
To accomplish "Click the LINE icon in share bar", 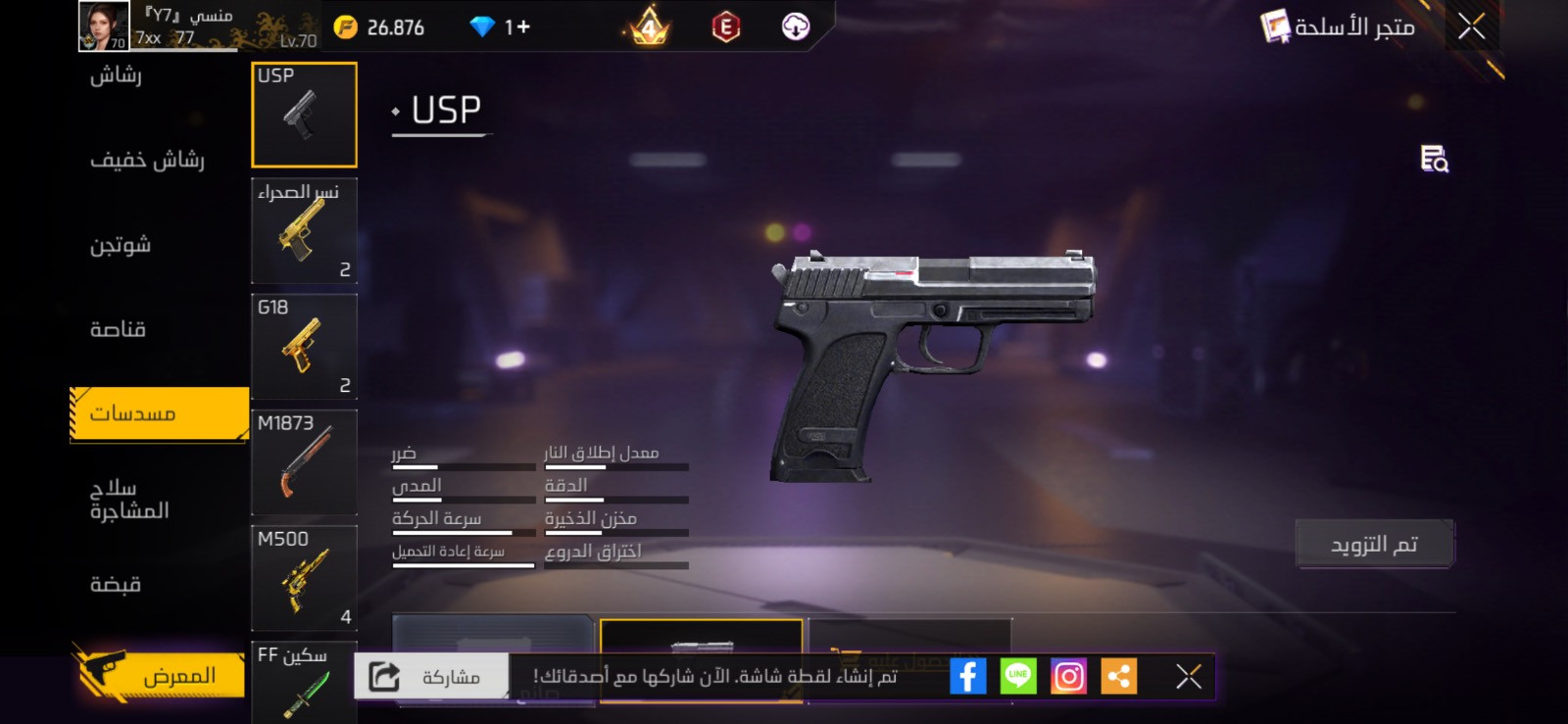I will click(1019, 675).
